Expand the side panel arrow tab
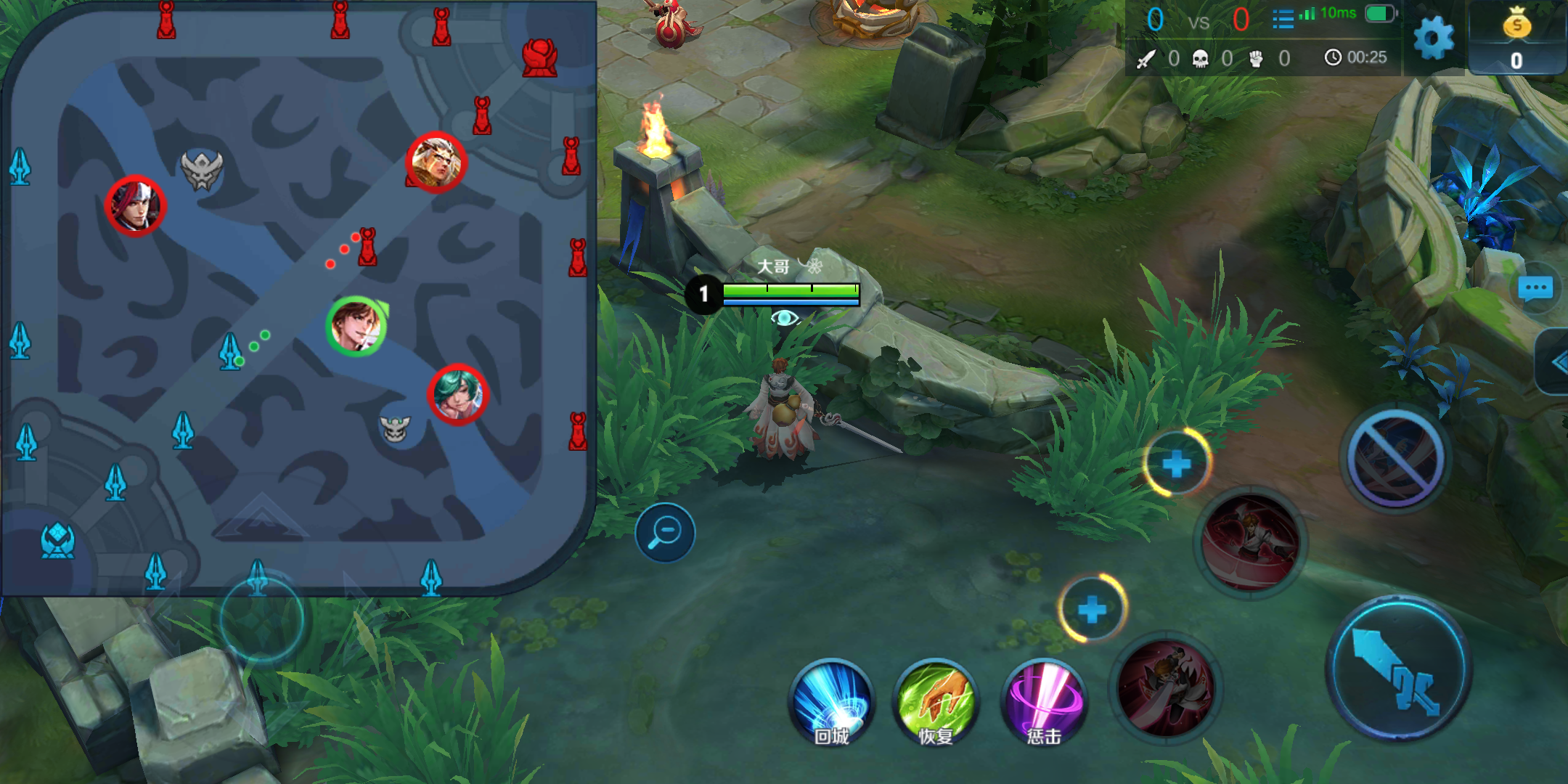 coord(1556,362)
